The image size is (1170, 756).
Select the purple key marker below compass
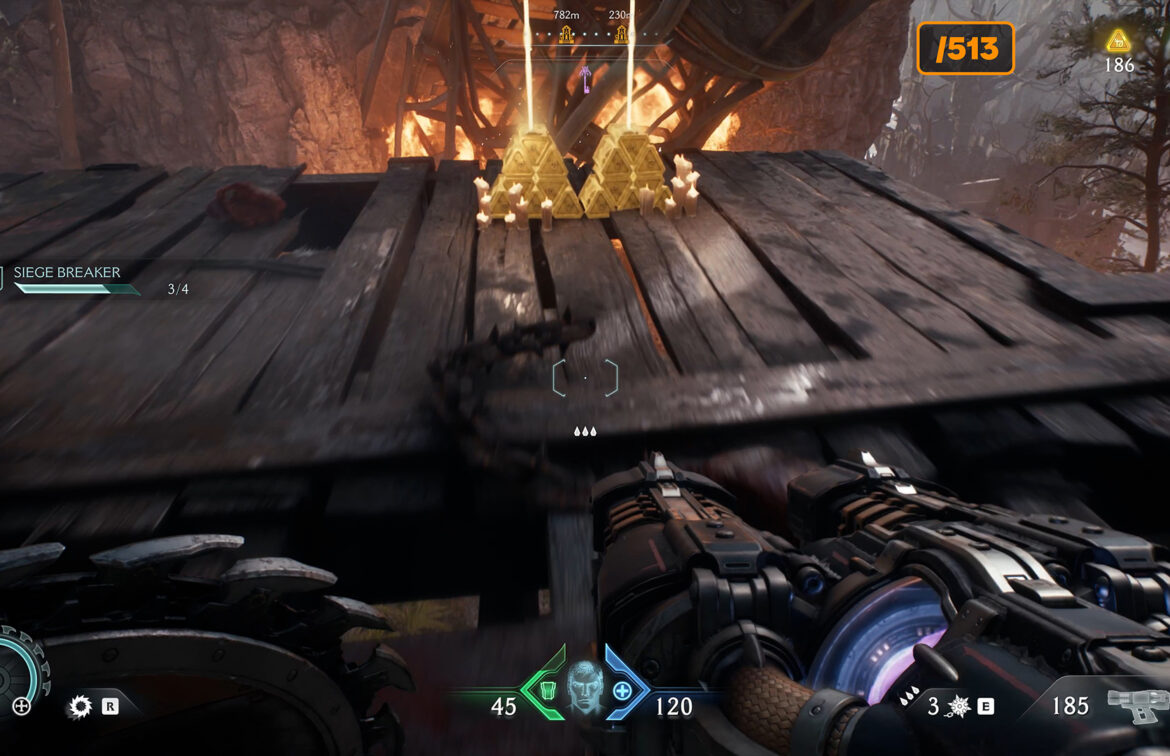(x=585, y=74)
